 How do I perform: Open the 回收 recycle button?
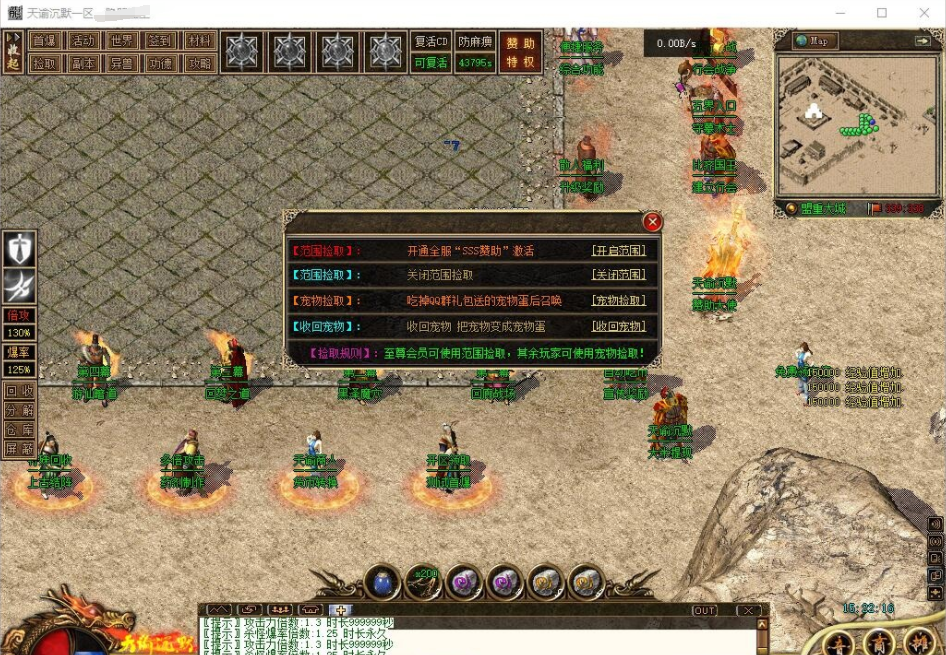19,391
